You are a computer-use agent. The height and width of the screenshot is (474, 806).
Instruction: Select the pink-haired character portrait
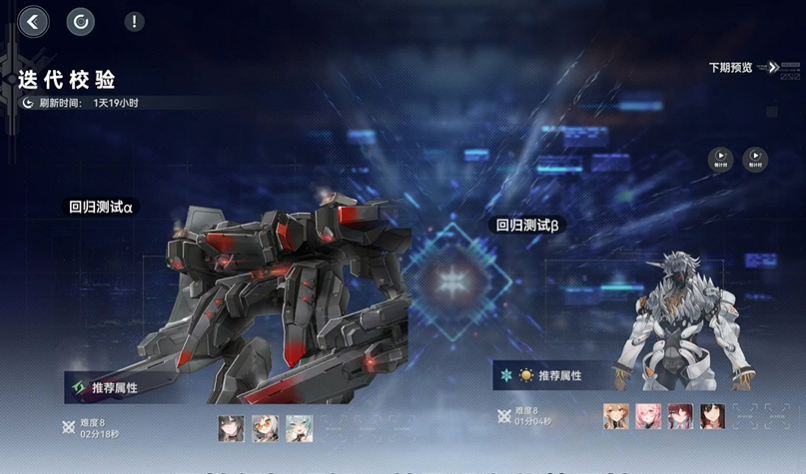(x=648, y=416)
